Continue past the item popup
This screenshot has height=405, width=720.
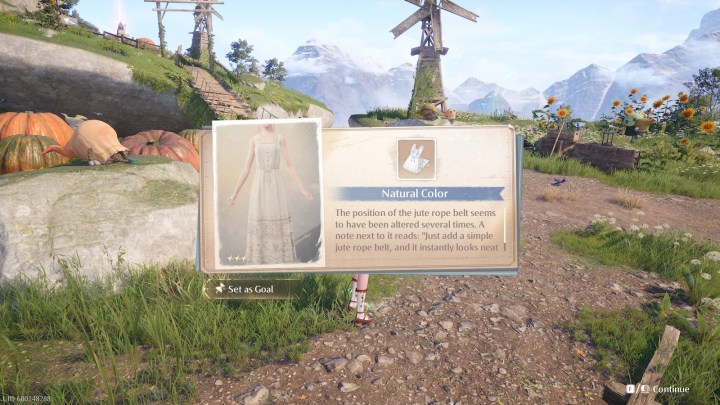click(662, 389)
